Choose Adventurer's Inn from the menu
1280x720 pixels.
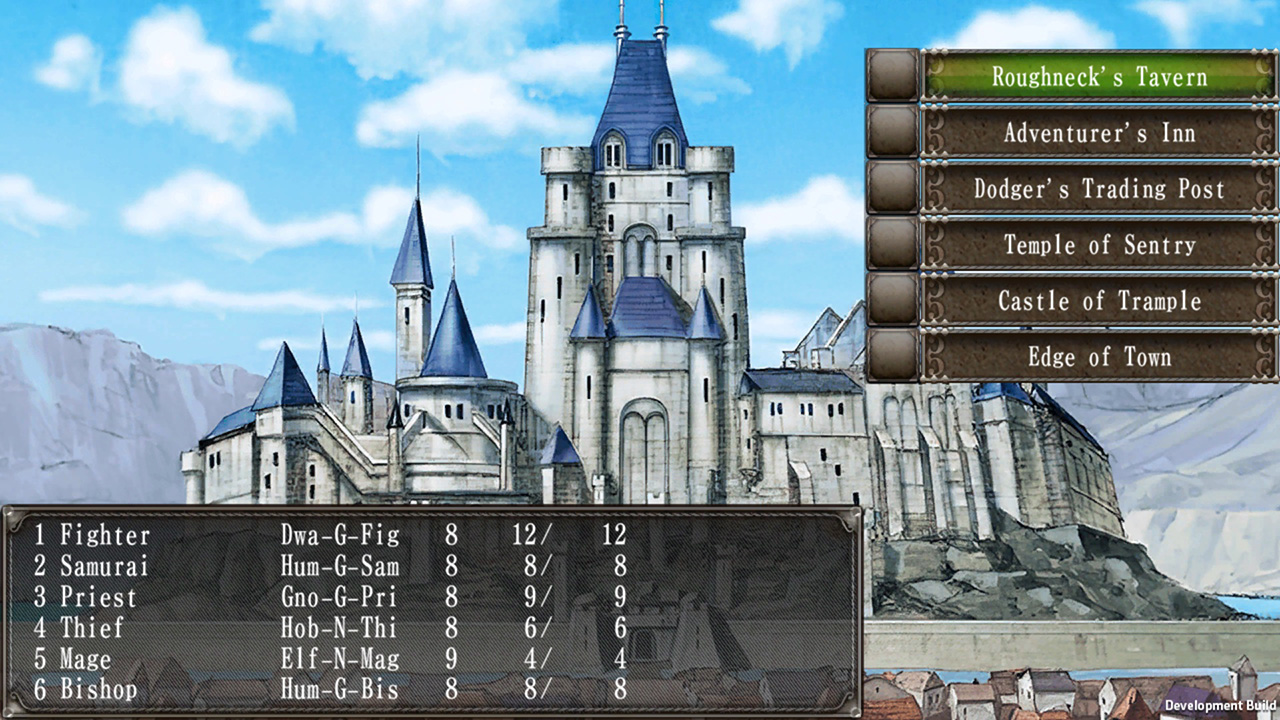[1100, 133]
